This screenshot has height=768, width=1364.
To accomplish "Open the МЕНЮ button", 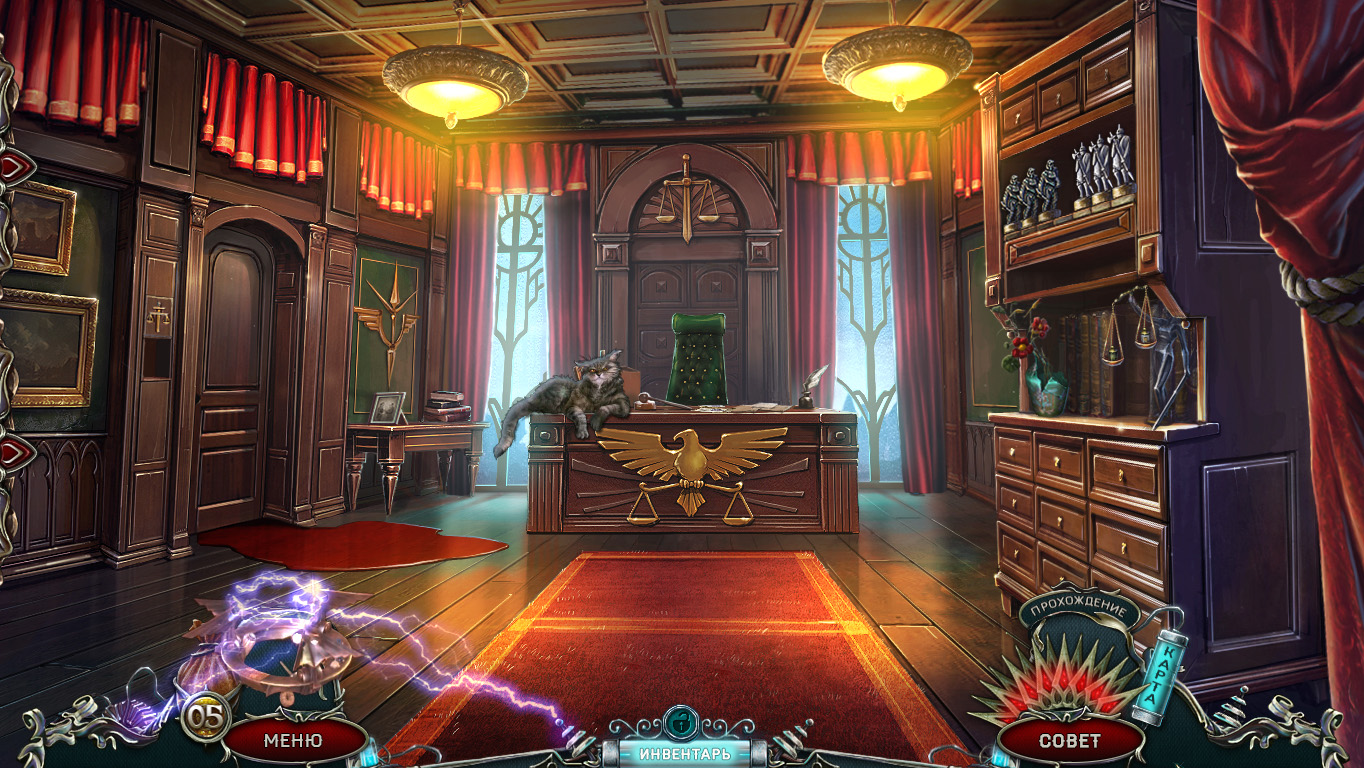I will pyautogui.click(x=293, y=741).
